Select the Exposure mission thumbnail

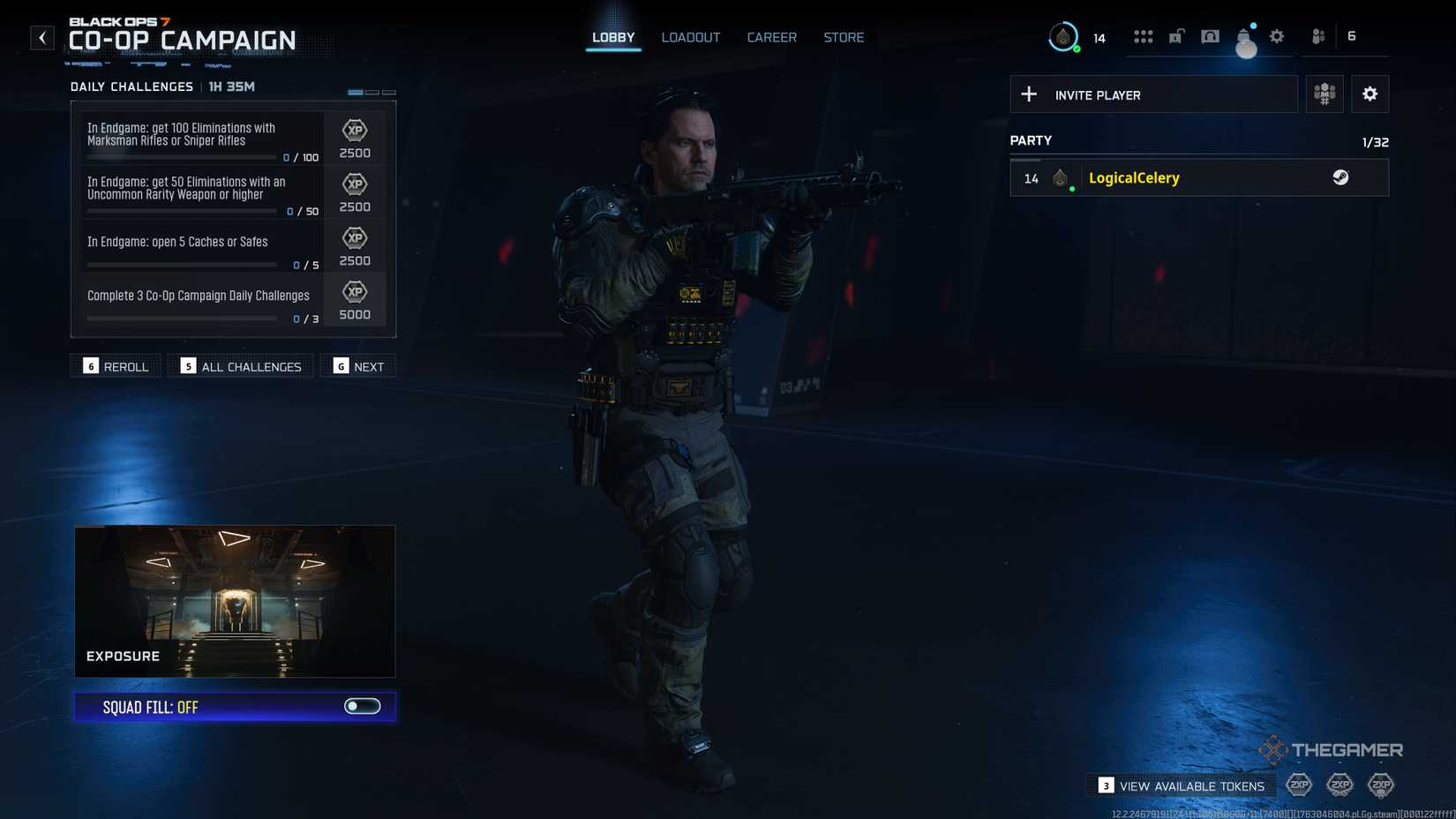pyautogui.click(x=235, y=600)
